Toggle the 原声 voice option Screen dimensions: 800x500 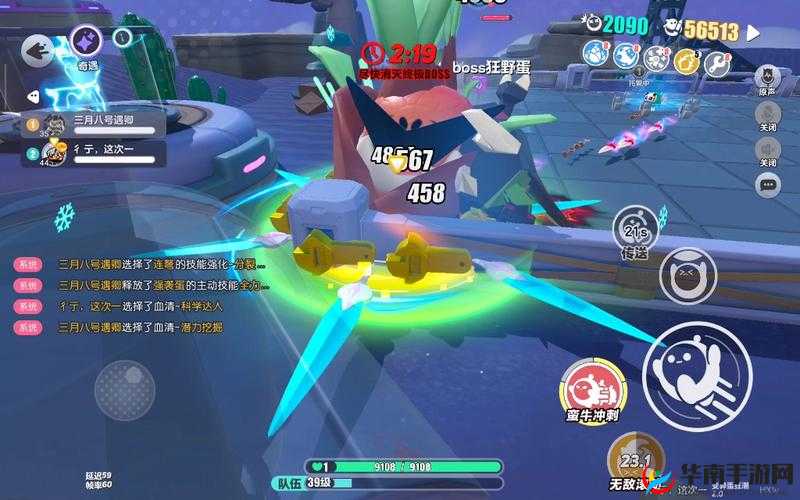[768, 80]
